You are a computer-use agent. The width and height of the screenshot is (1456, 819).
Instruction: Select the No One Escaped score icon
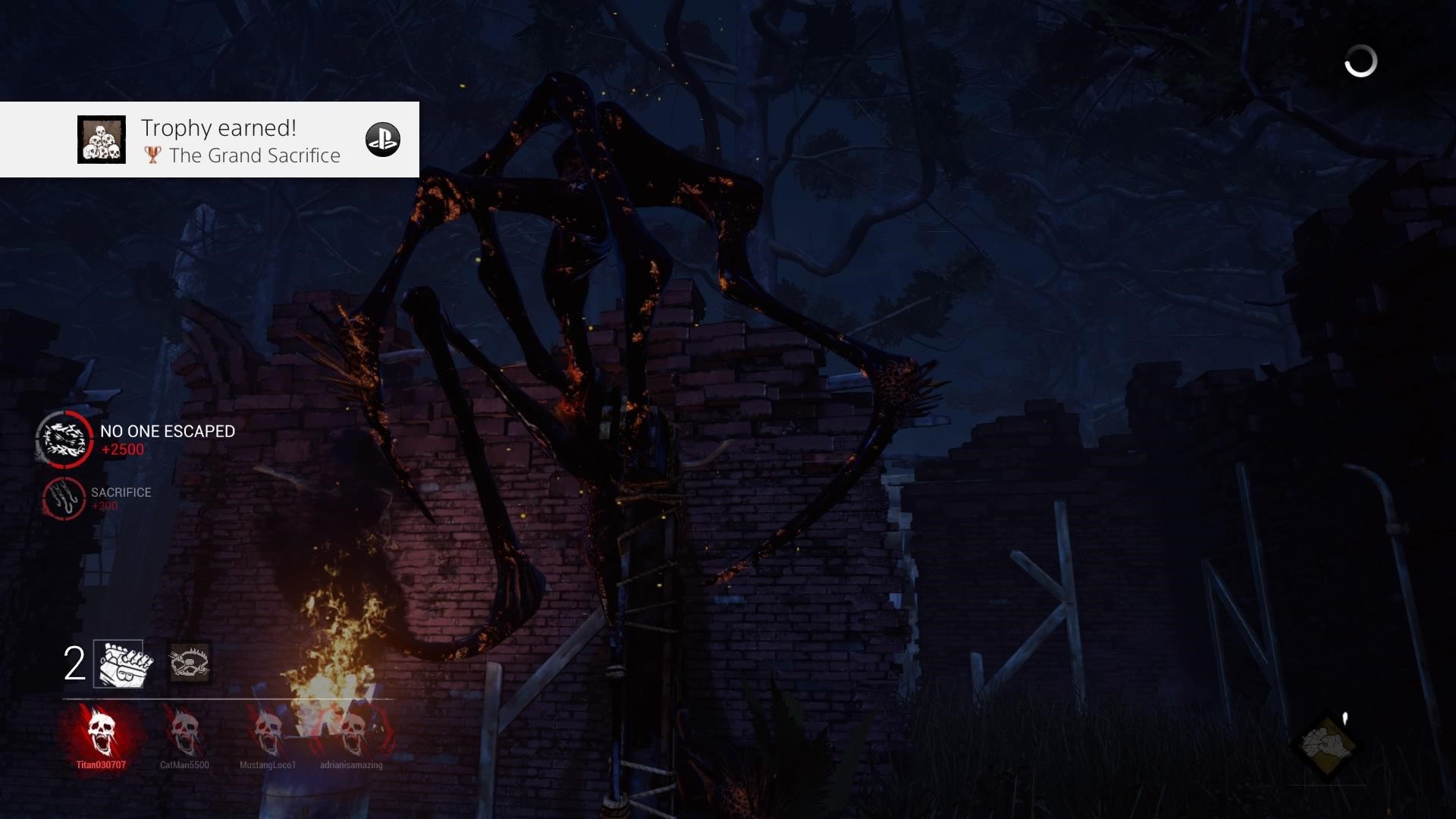(x=64, y=439)
